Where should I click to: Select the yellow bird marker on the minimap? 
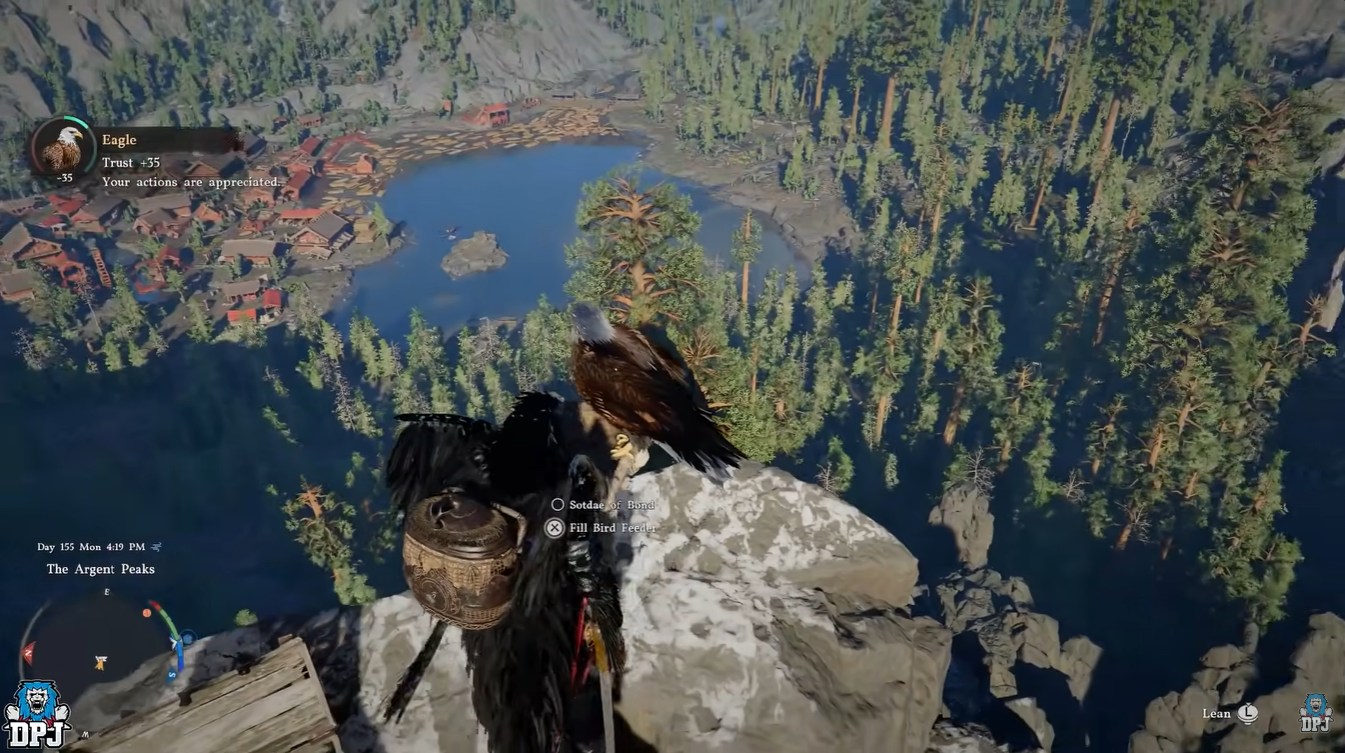click(100, 661)
